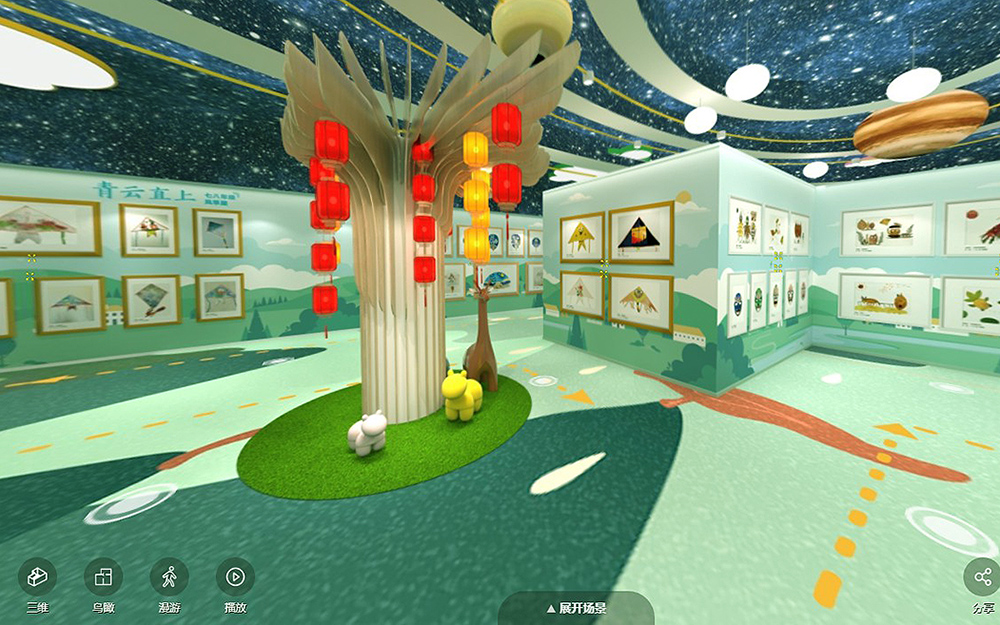Activate the 漫游 walking tour mode
1000x625 pixels.
pos(169,577)
